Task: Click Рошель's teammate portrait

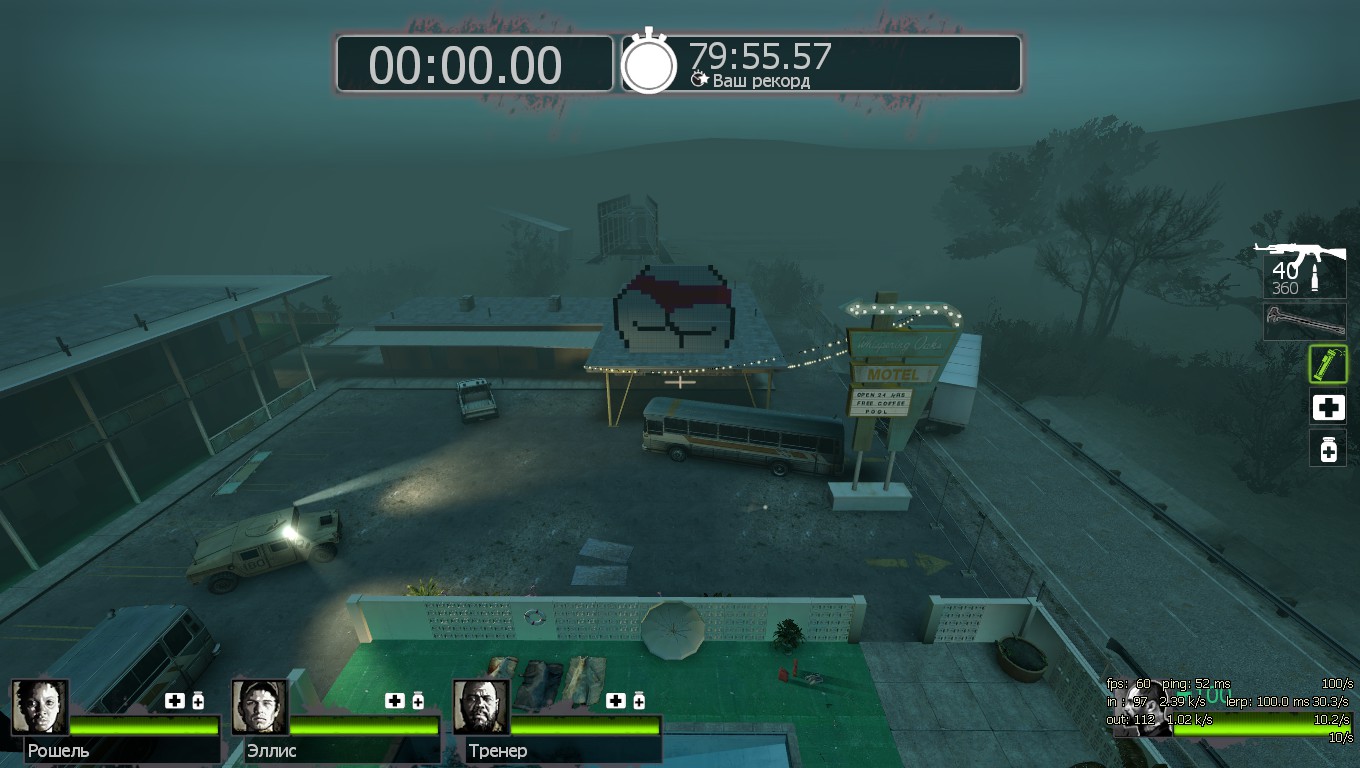Action: [x=40, y=707]
